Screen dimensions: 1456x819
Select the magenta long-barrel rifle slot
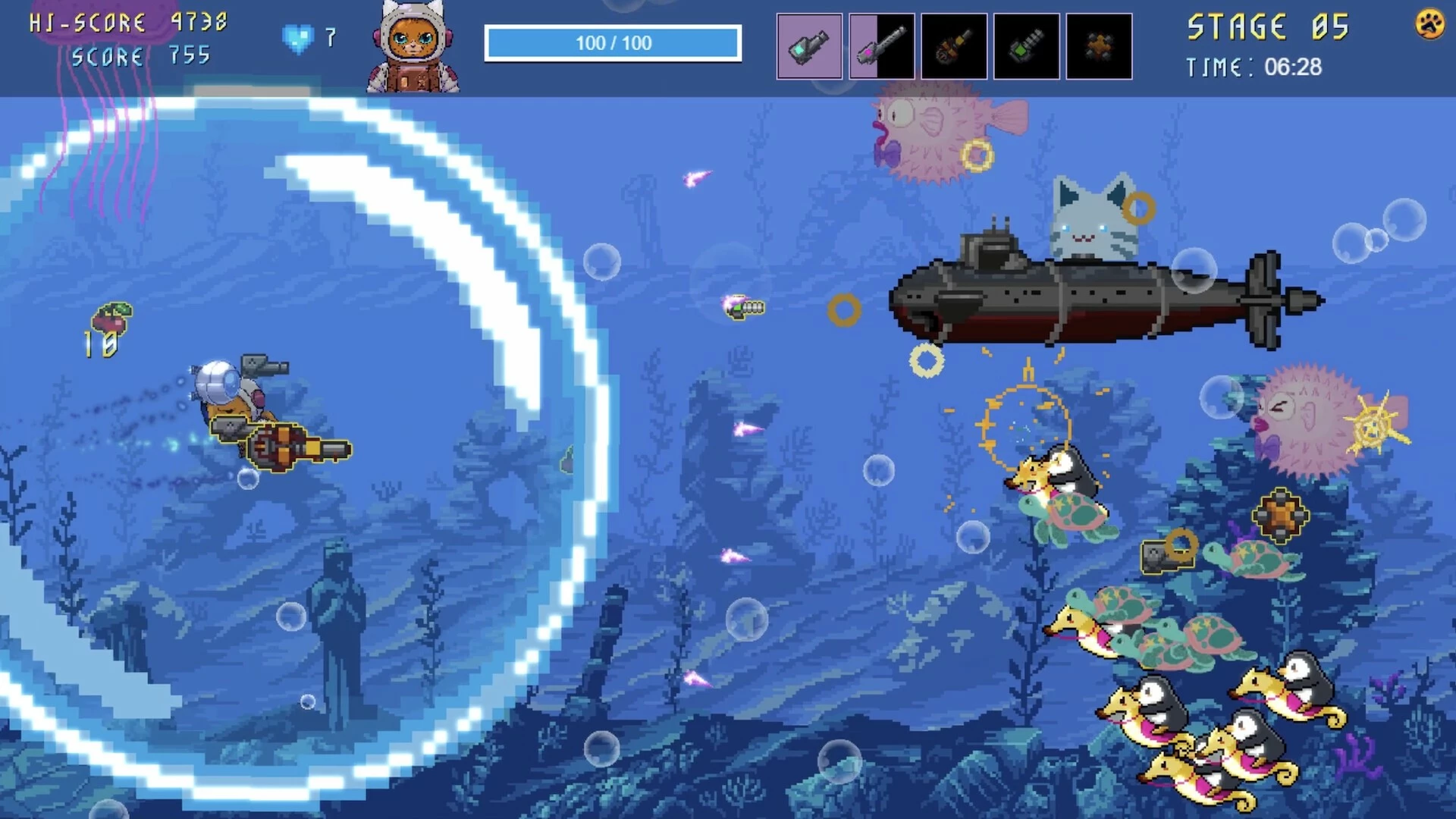click(x=881, y=46)
